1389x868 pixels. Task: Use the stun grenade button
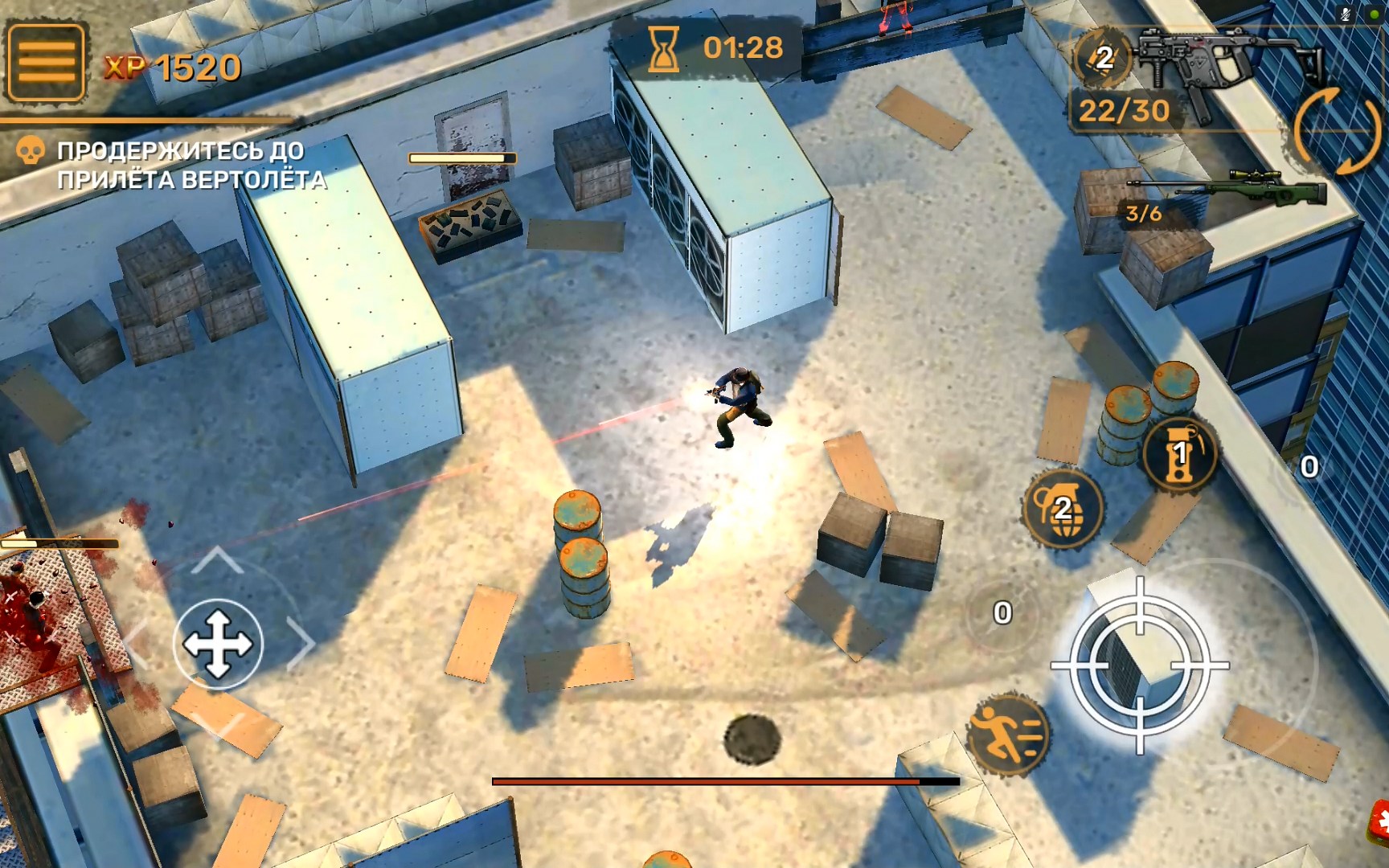tap(1179, 453)
